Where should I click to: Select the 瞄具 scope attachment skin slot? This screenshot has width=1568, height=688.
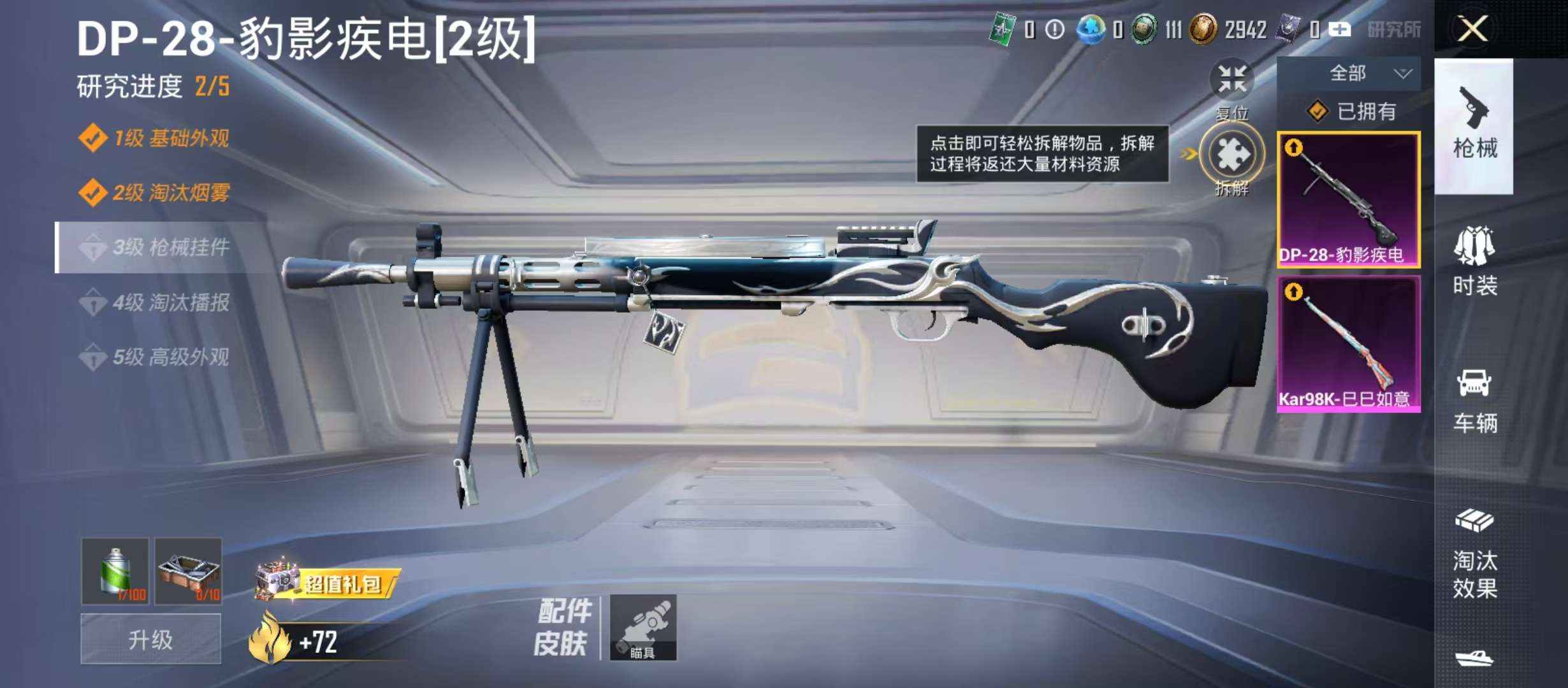click(642, 627)
